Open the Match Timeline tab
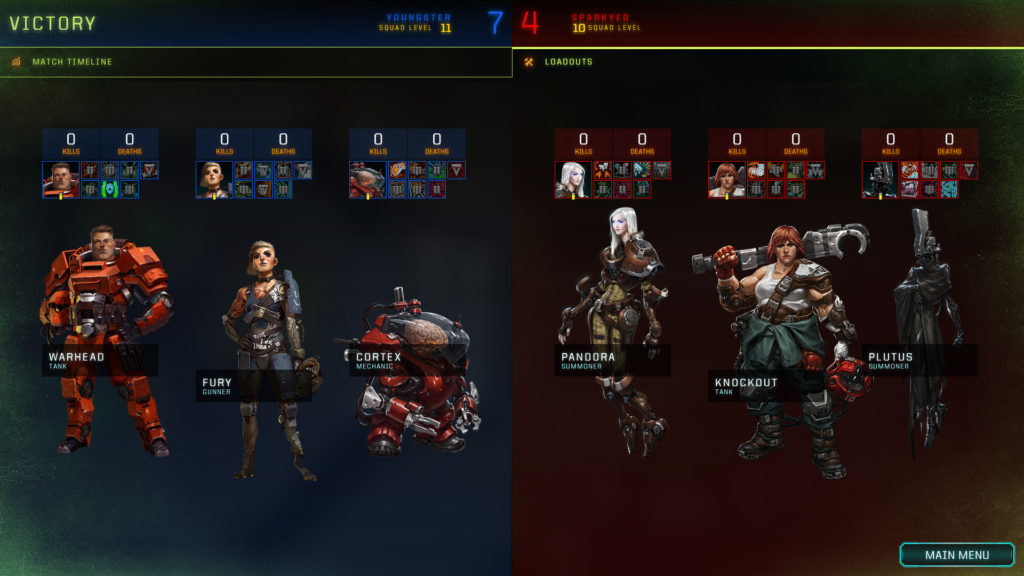1024x576 pixels. click(x=72, y=62)
